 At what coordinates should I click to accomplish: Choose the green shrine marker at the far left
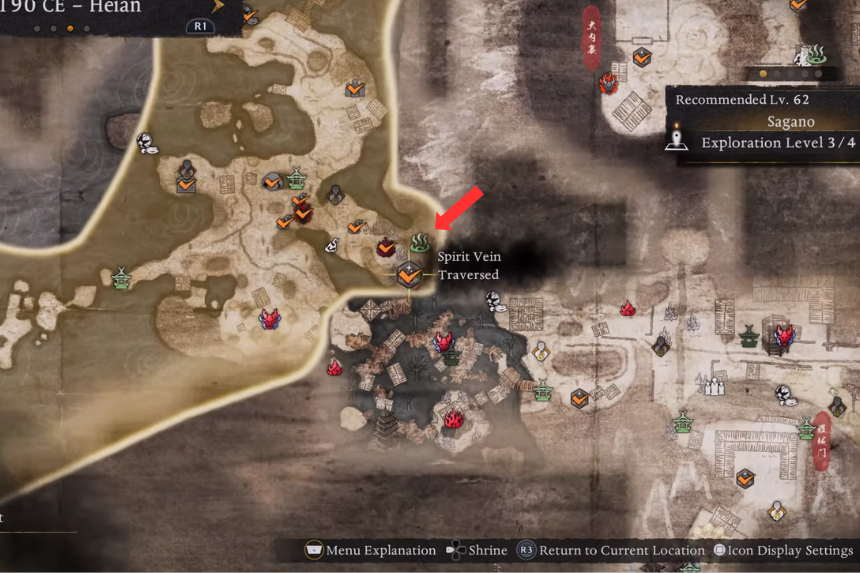pyautogui.click(x=122, y=277)
